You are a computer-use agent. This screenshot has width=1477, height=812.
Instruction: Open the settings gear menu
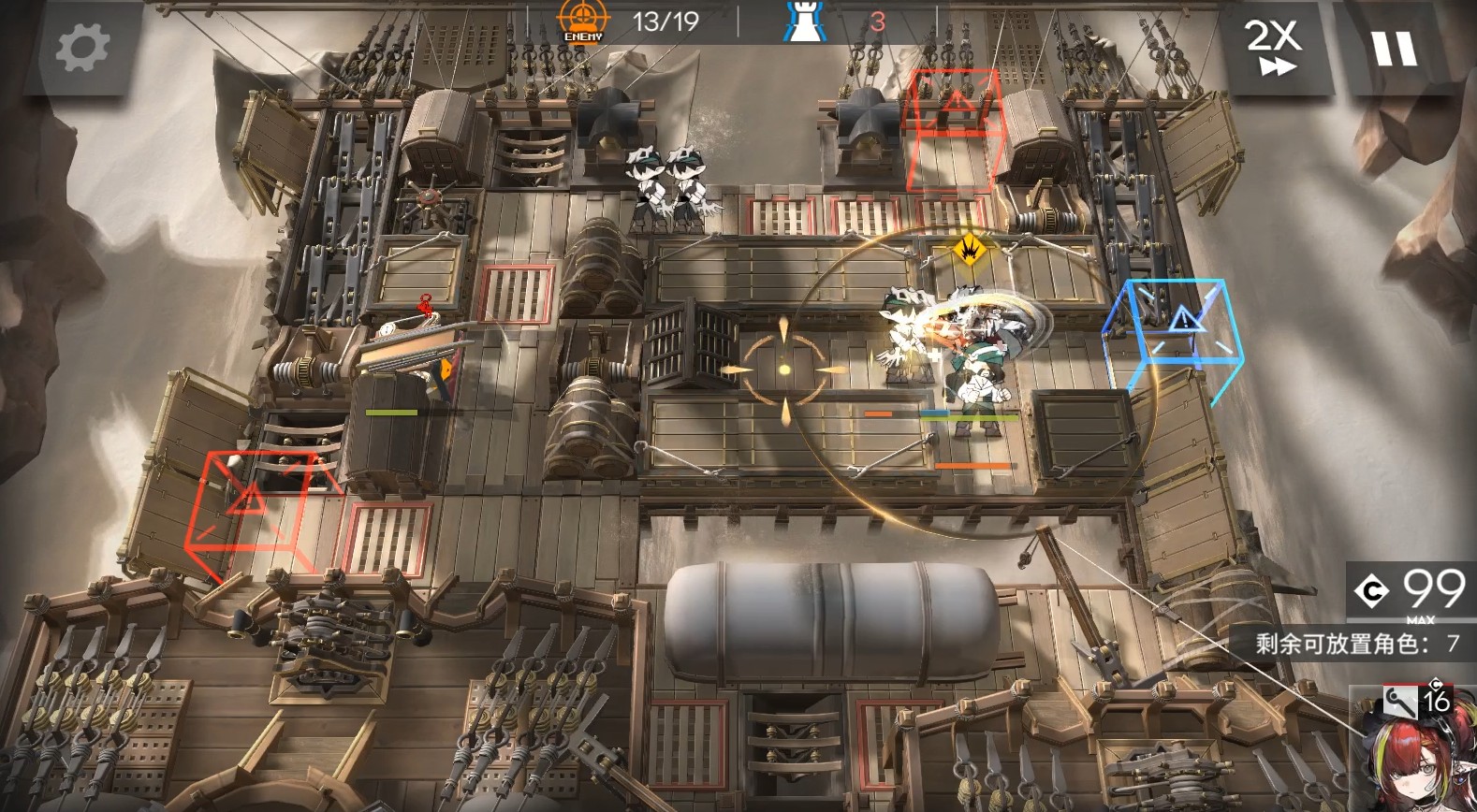coord(82,48)
